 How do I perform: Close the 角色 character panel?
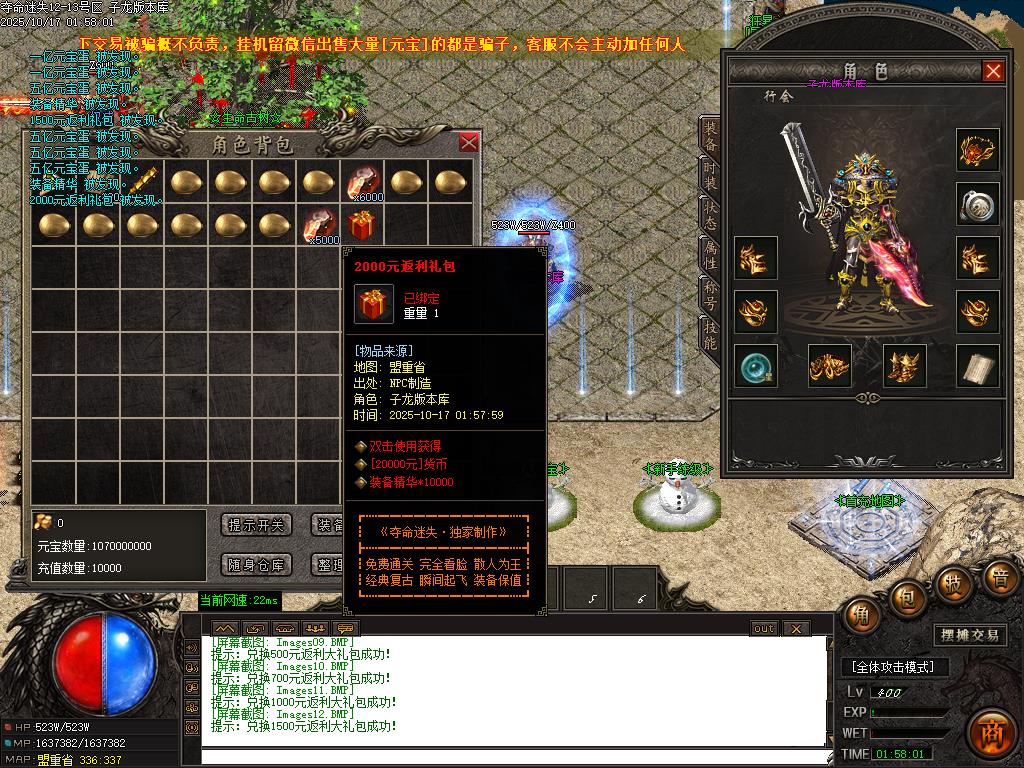pos(993,71)
